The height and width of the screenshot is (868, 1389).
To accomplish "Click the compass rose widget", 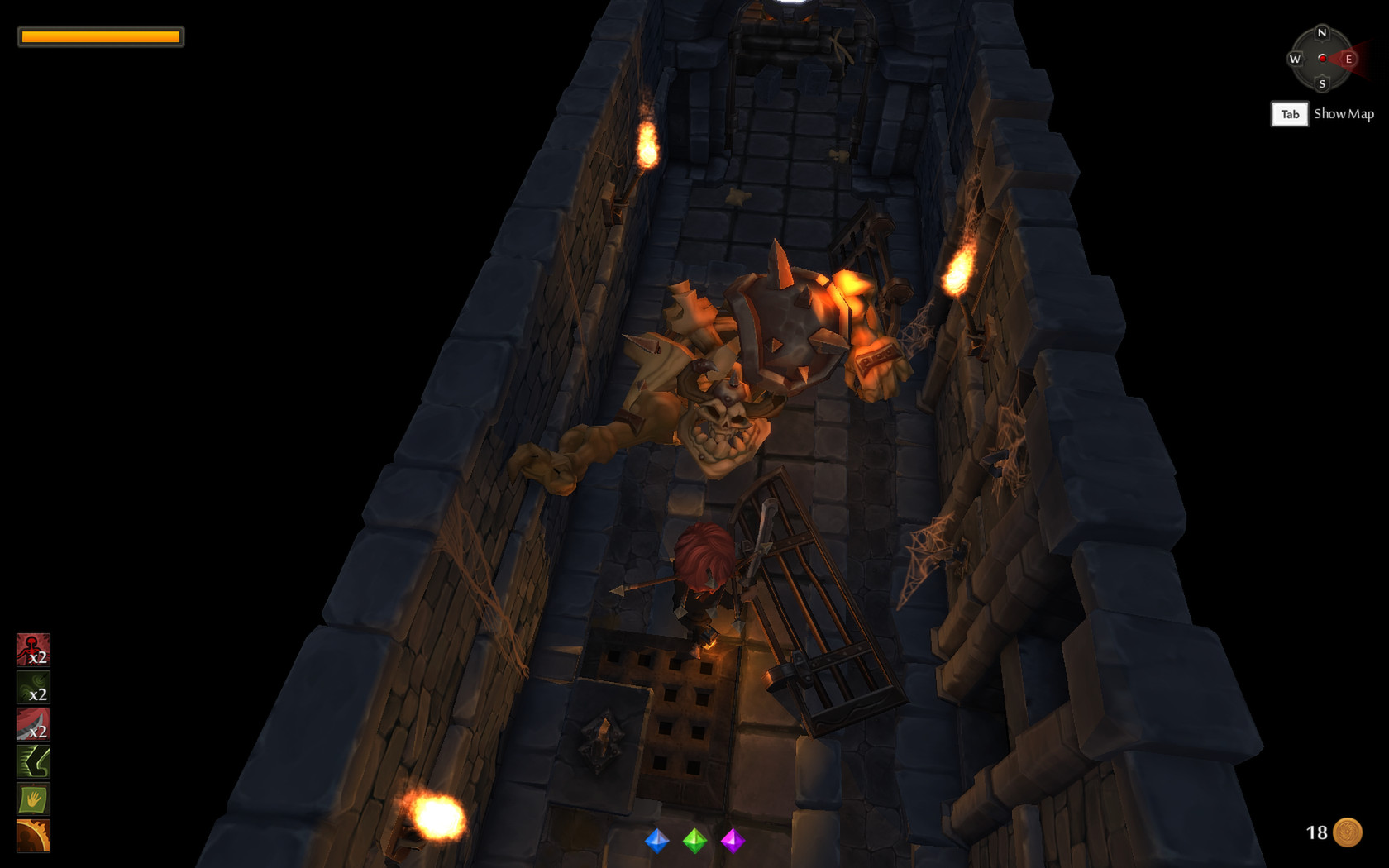I will tap(1323, 60).
